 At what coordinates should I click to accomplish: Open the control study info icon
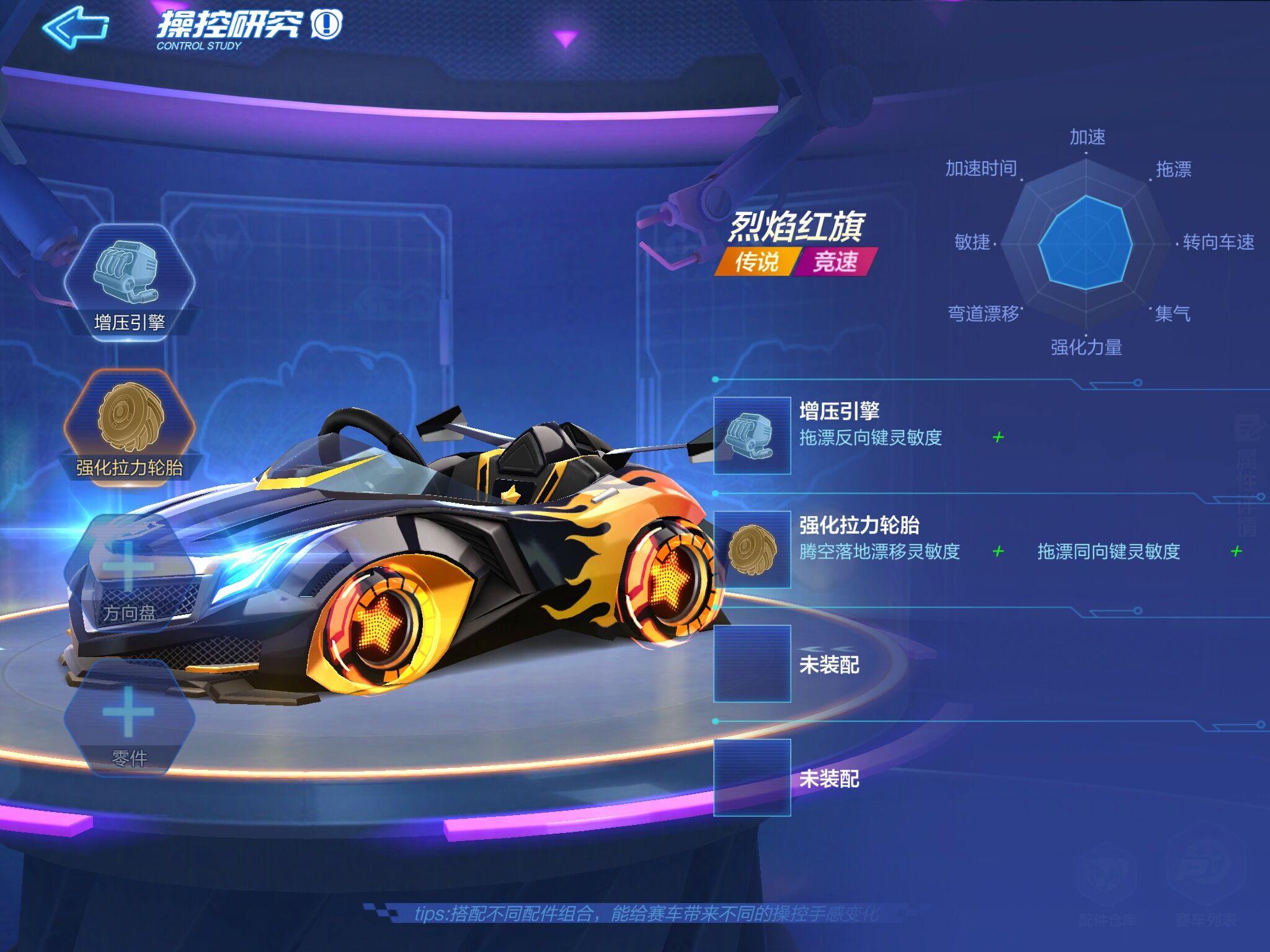pyautogui.click(x=326, y=25)
